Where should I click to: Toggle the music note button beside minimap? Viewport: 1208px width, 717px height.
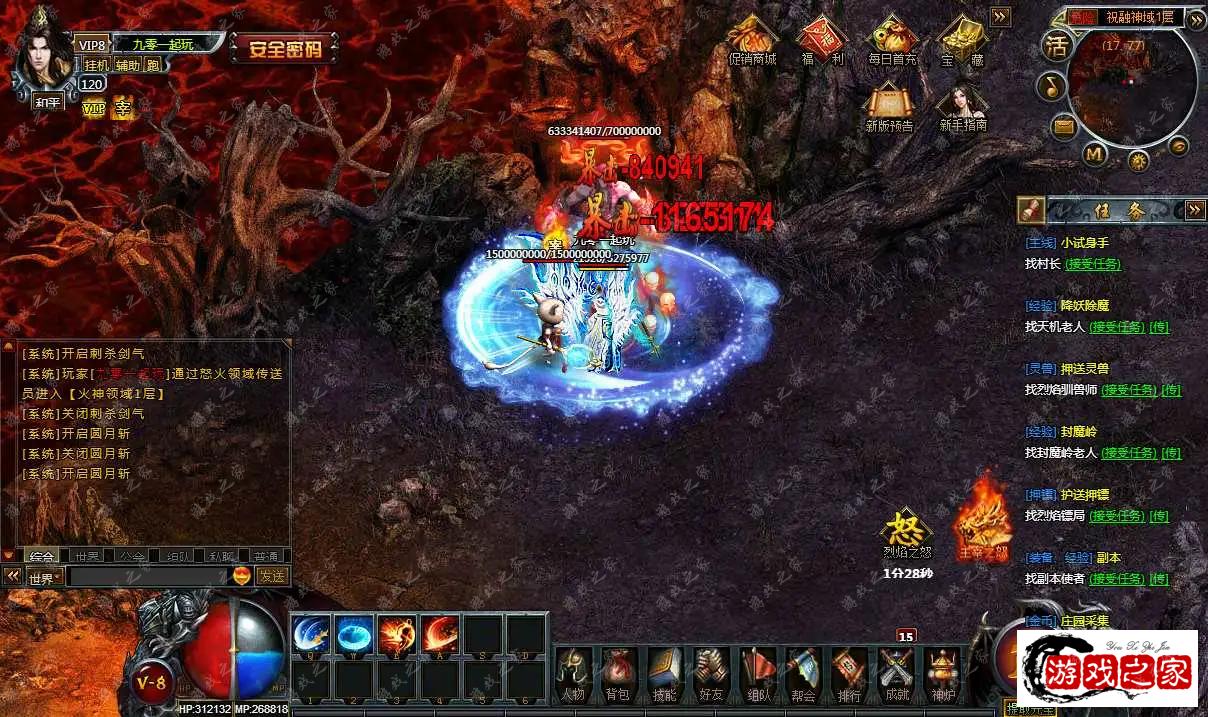1052,86
